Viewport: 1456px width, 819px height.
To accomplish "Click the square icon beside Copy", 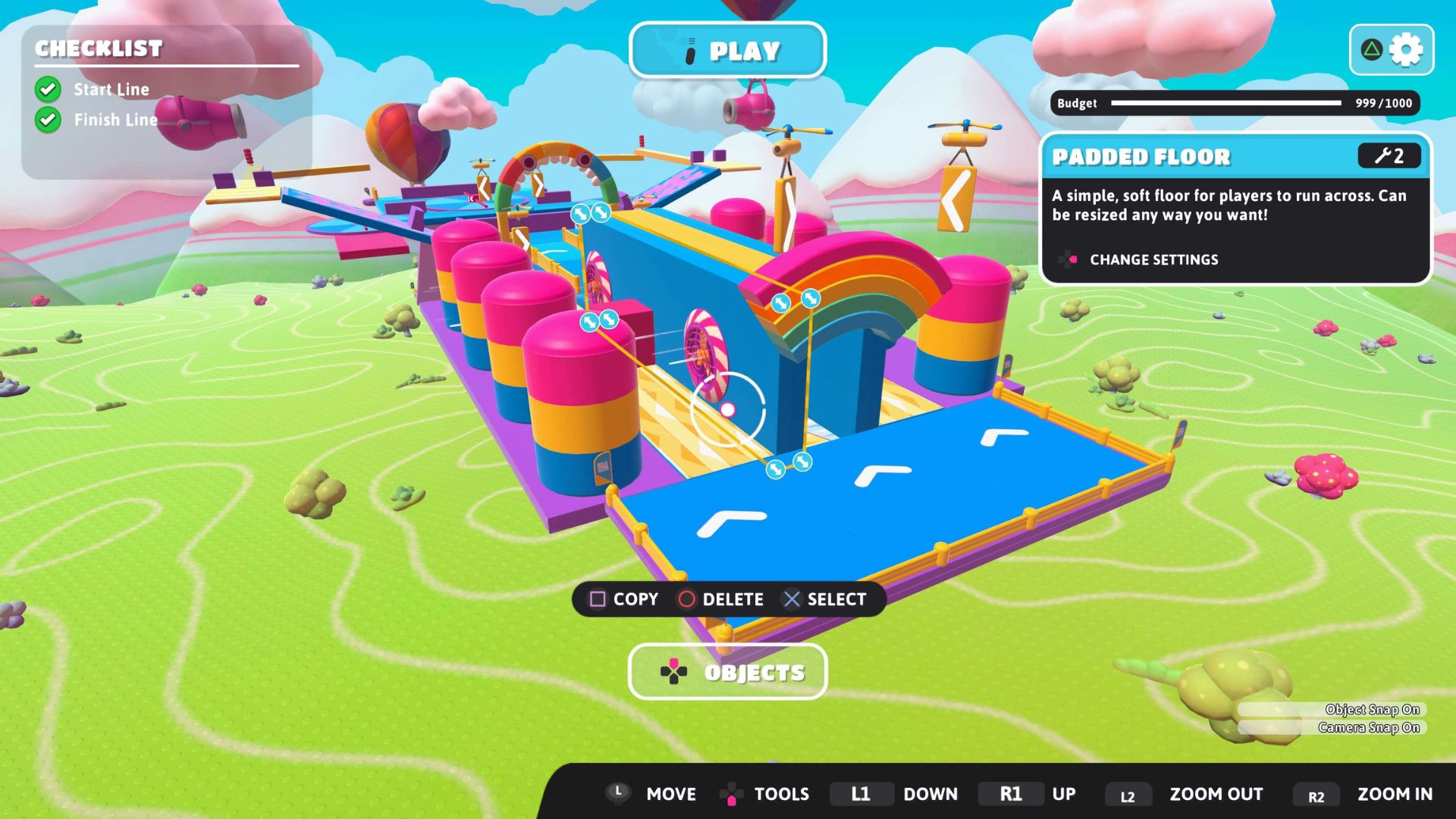I will pos(598,599).
